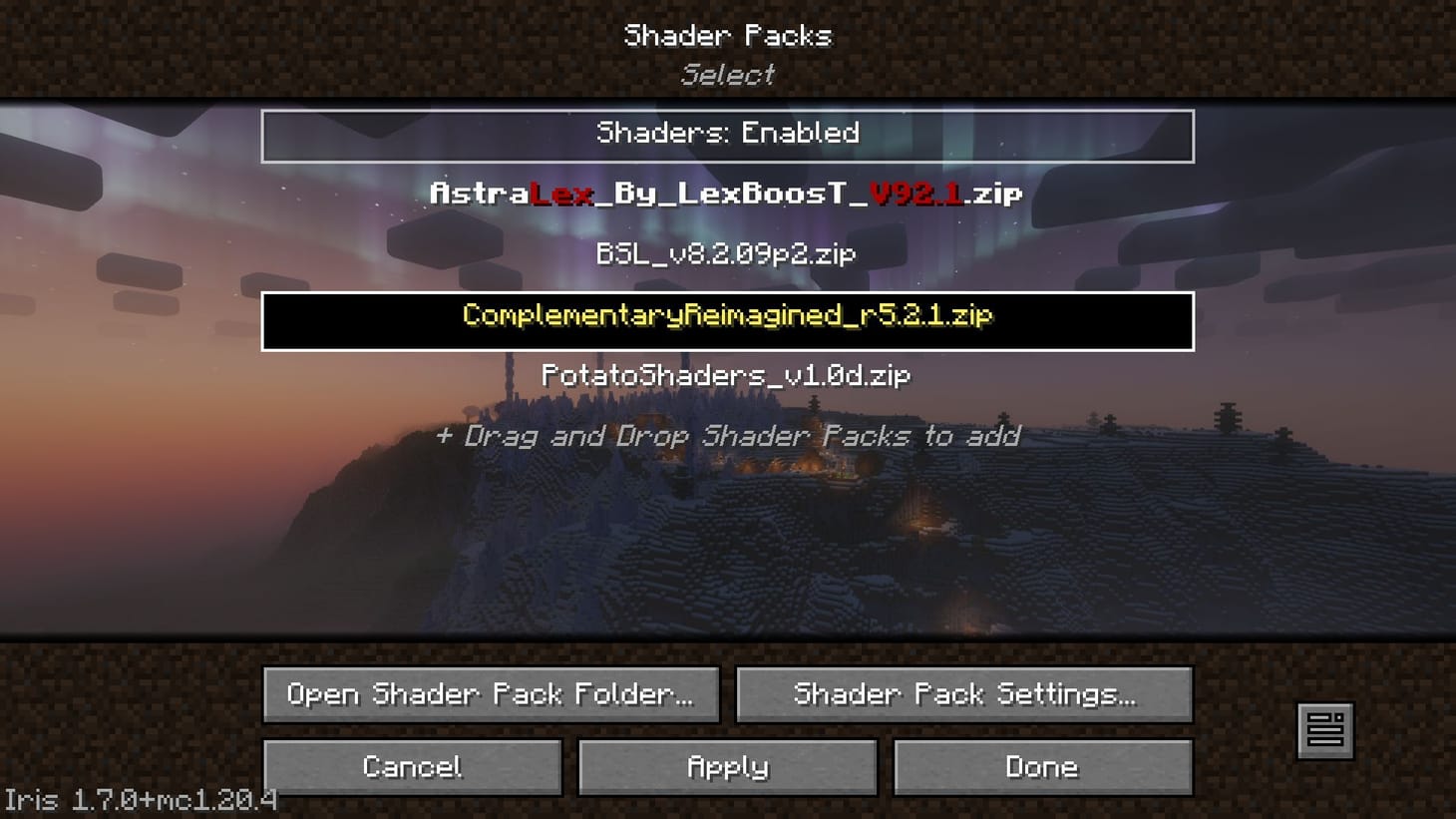Select the PotatoShaders_v1.0d shader pack
The height and width of the screenshot is (819, 1456).
(725, 377)
